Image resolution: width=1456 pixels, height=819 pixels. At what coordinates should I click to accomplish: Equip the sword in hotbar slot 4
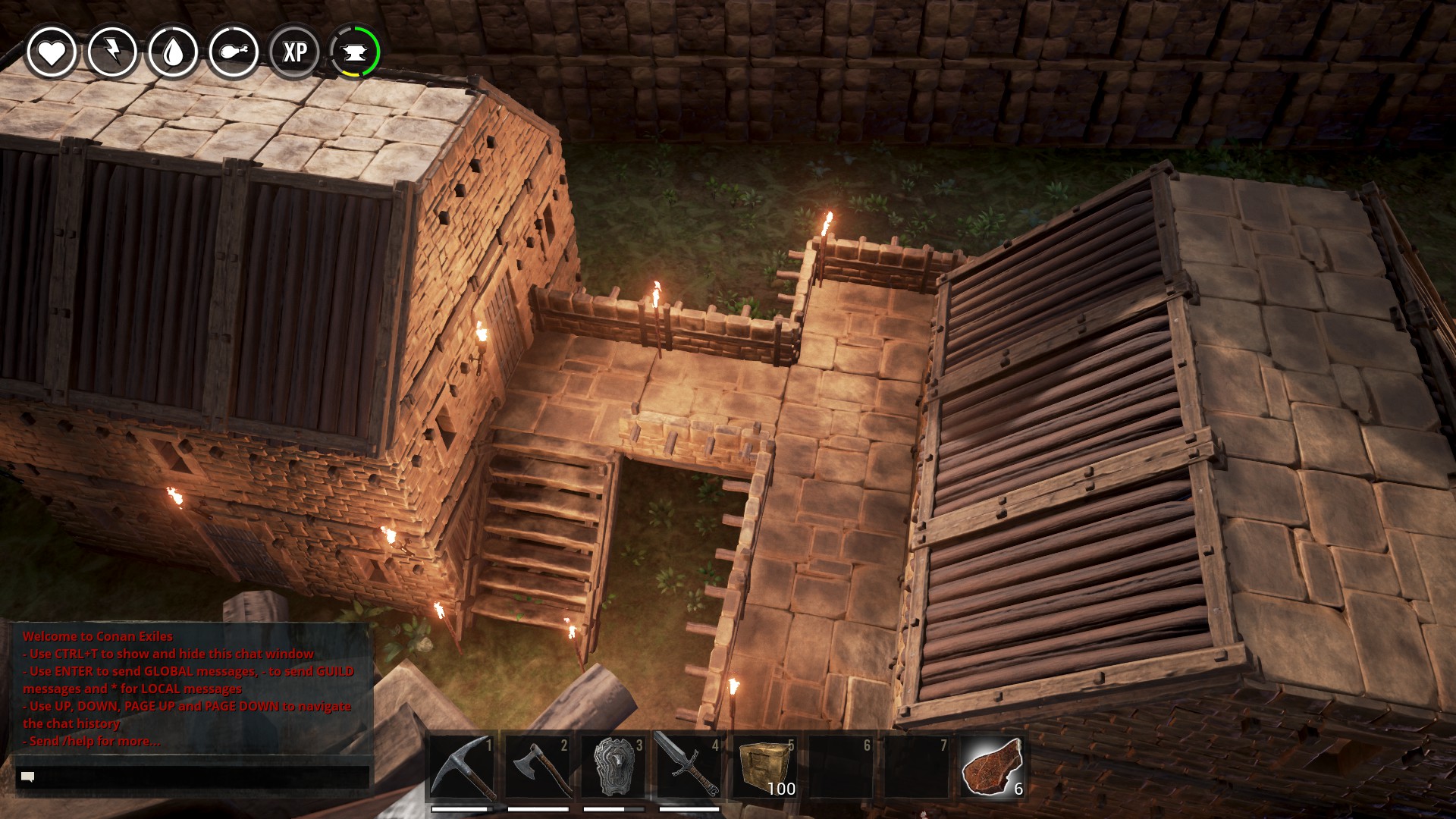[x=689, y=766]
